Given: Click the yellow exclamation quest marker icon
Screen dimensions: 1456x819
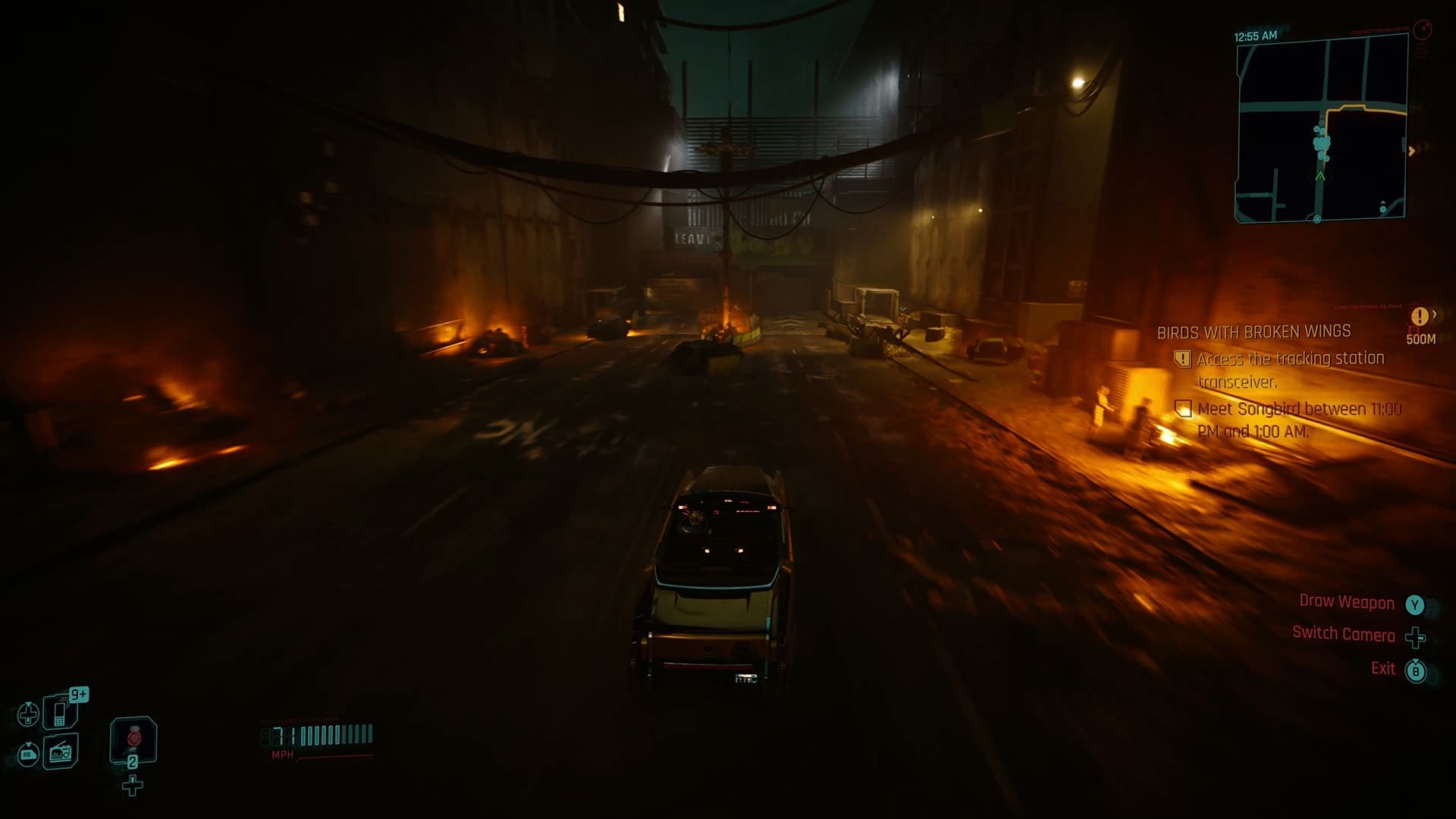Looking at the screenshot, I should 1419,316.
